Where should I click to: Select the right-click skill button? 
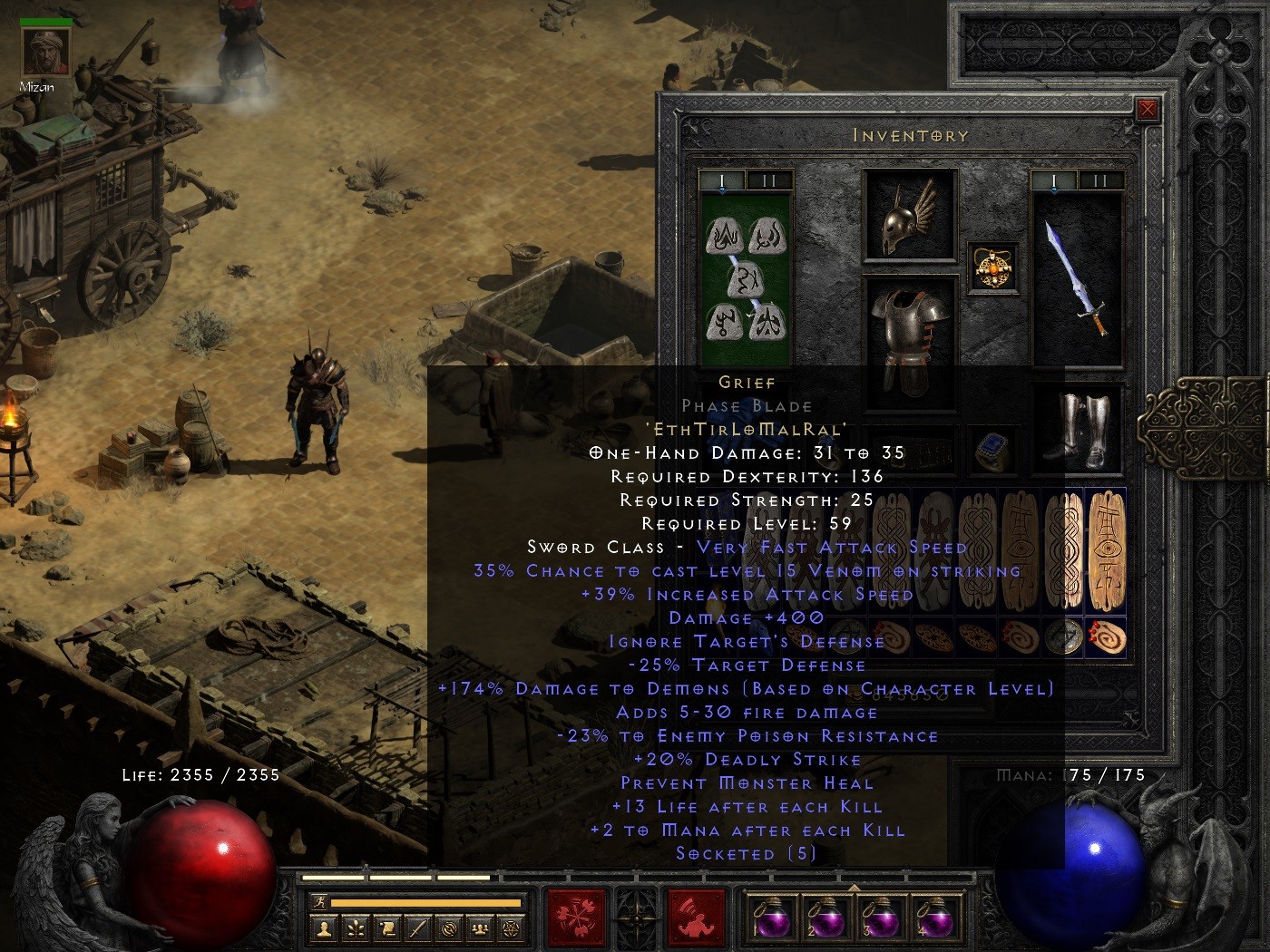pyautogui.click(x=696, y=918)
